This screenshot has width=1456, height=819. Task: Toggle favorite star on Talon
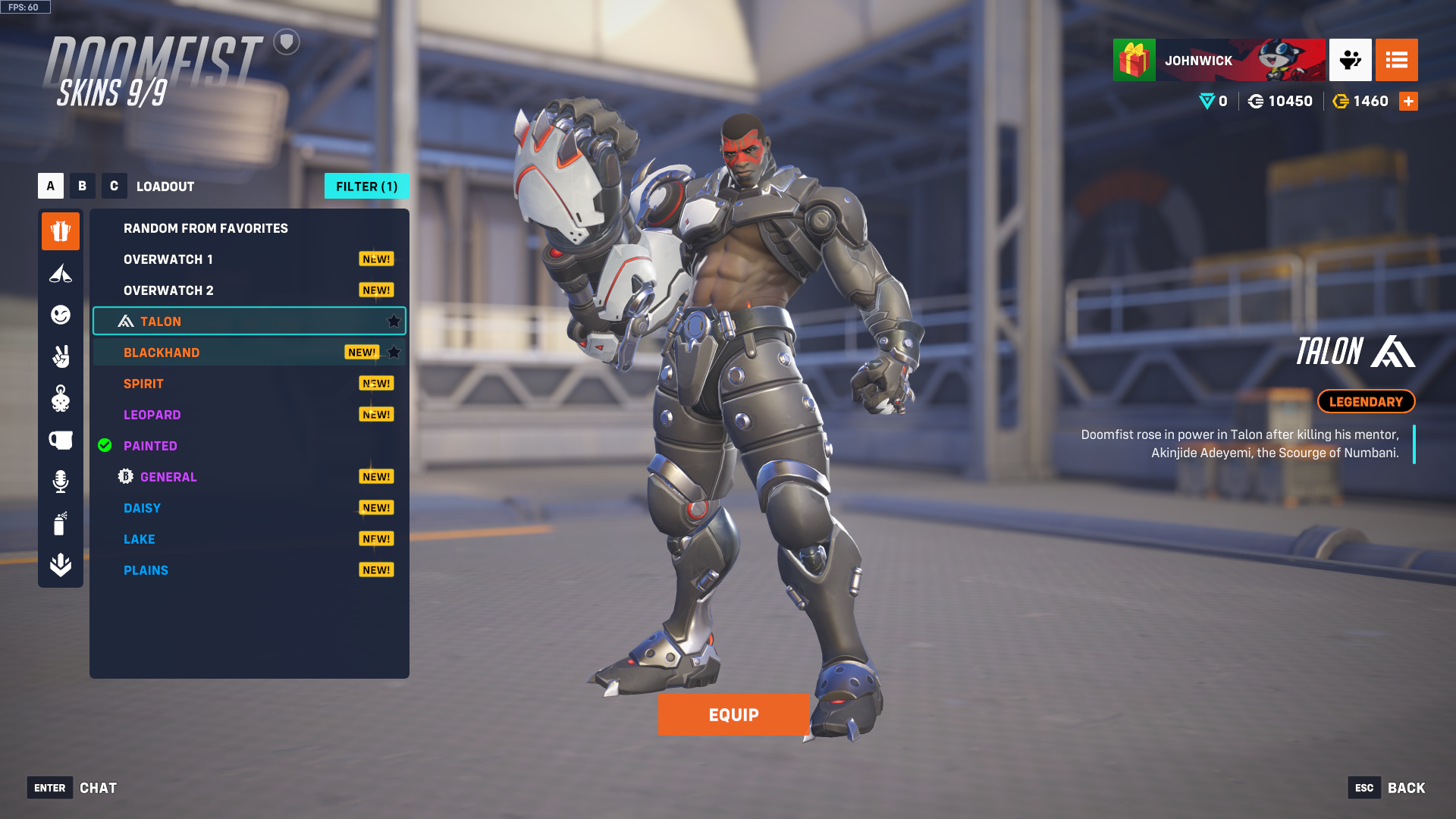394,322
